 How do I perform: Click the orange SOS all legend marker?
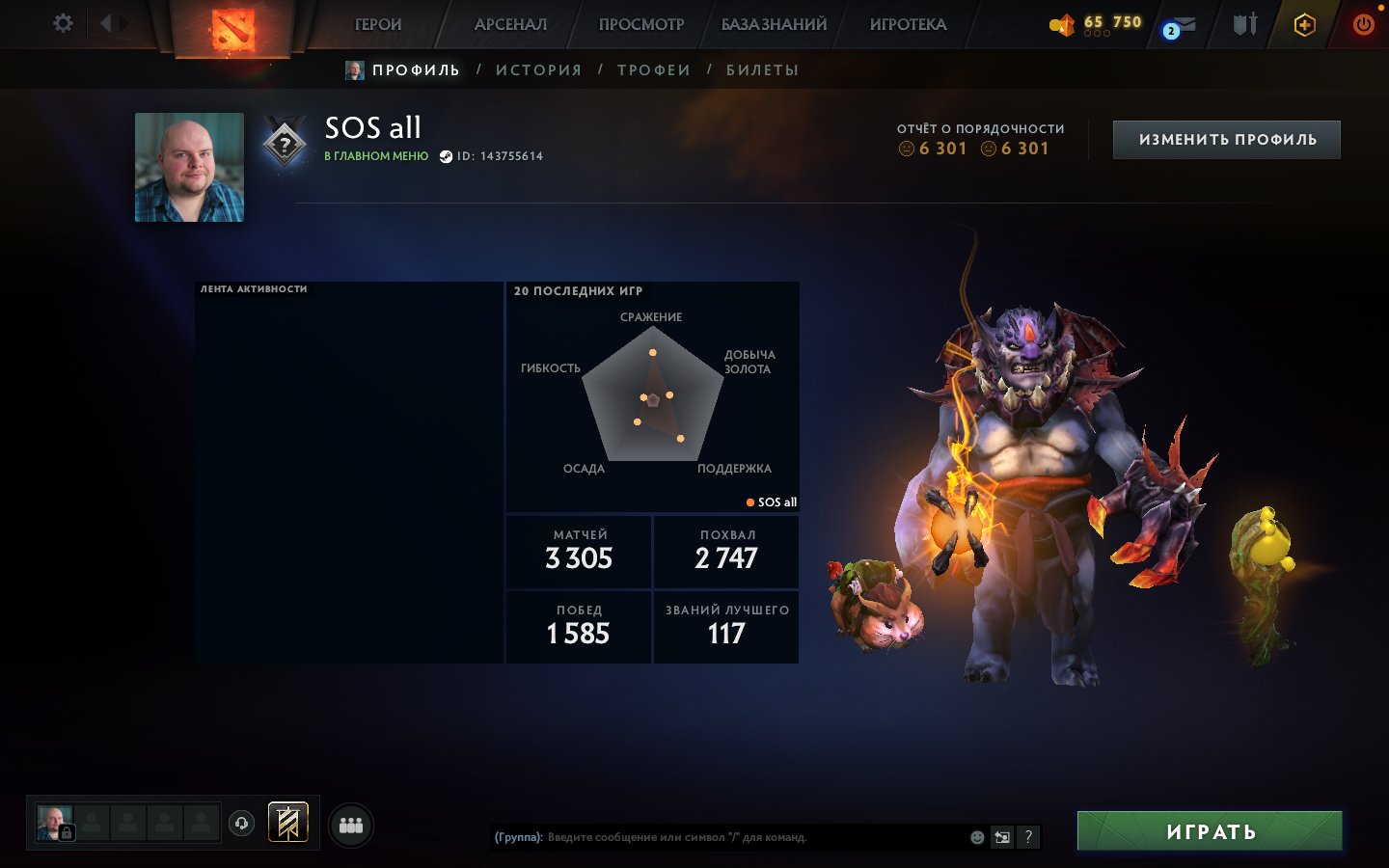(x=750, y=502)
